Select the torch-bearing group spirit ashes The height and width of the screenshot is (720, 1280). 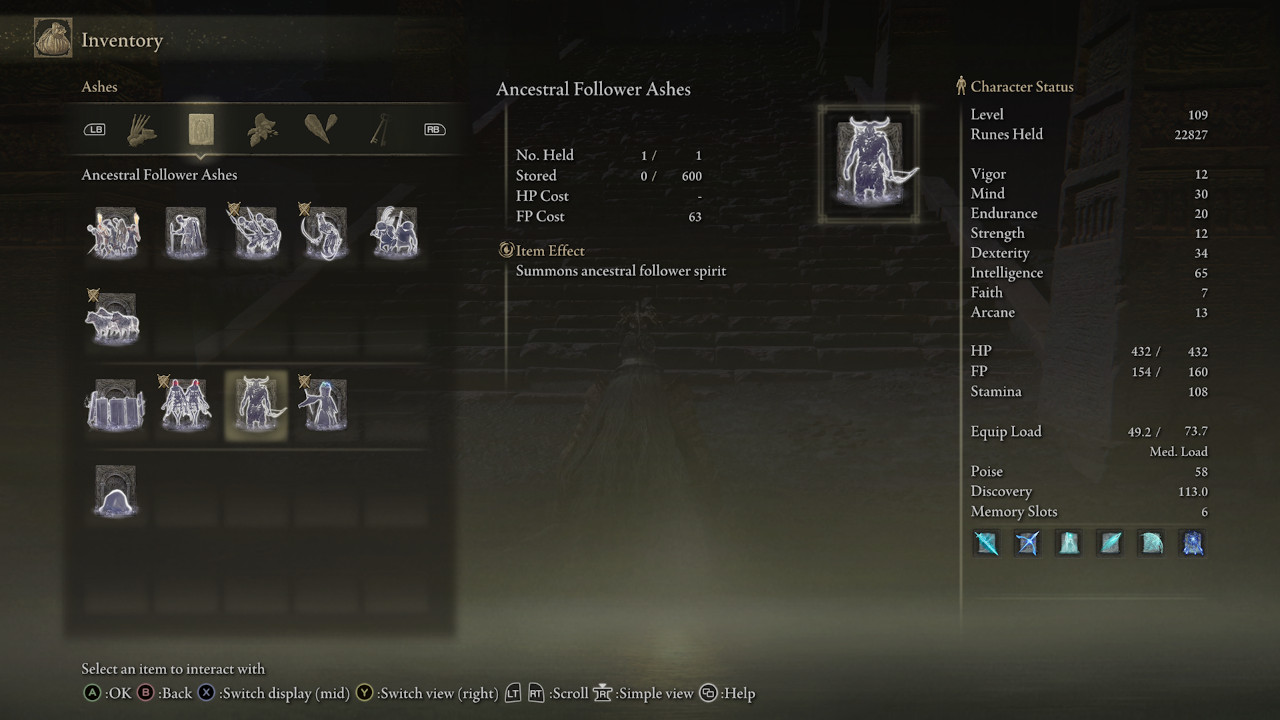tap(115, 233)
